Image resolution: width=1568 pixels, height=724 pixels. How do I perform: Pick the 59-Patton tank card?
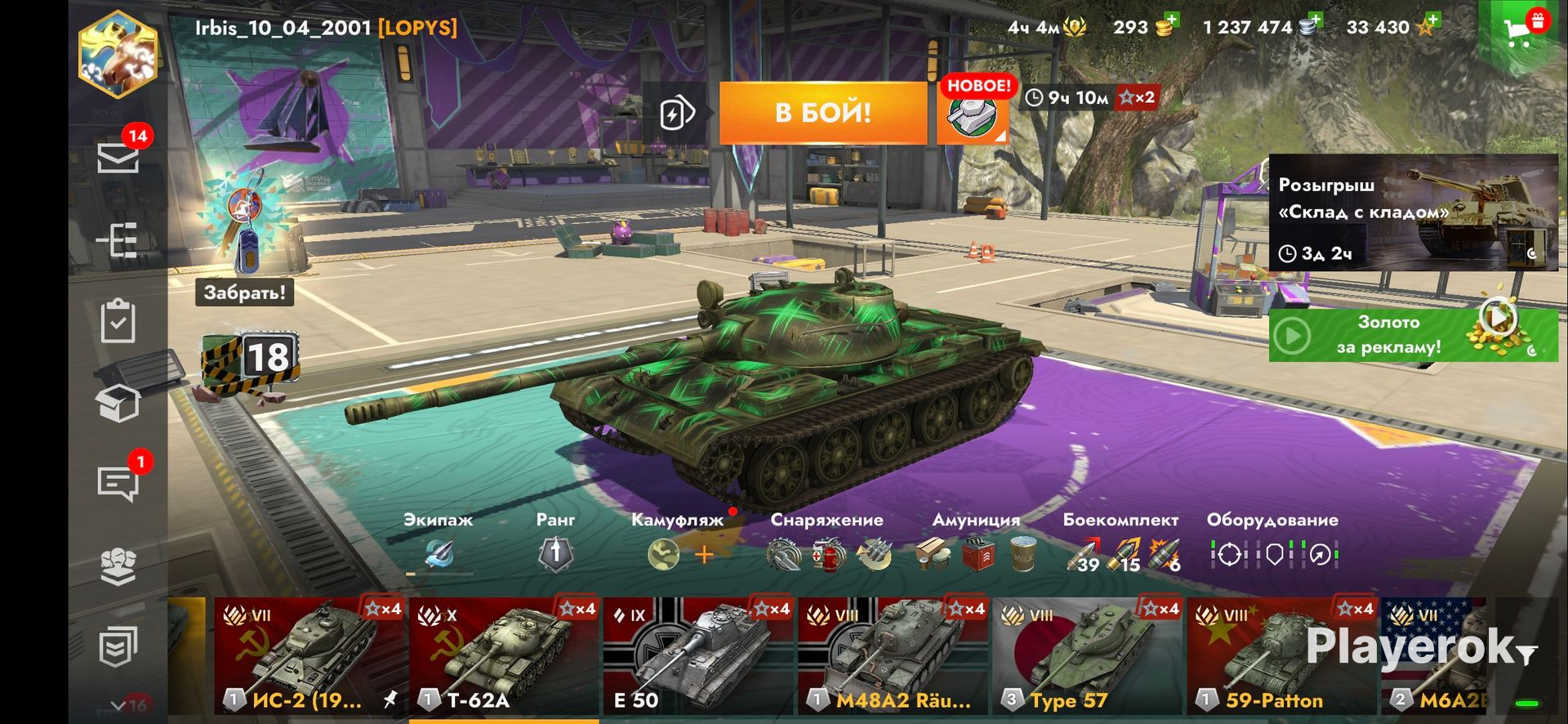1281,656
